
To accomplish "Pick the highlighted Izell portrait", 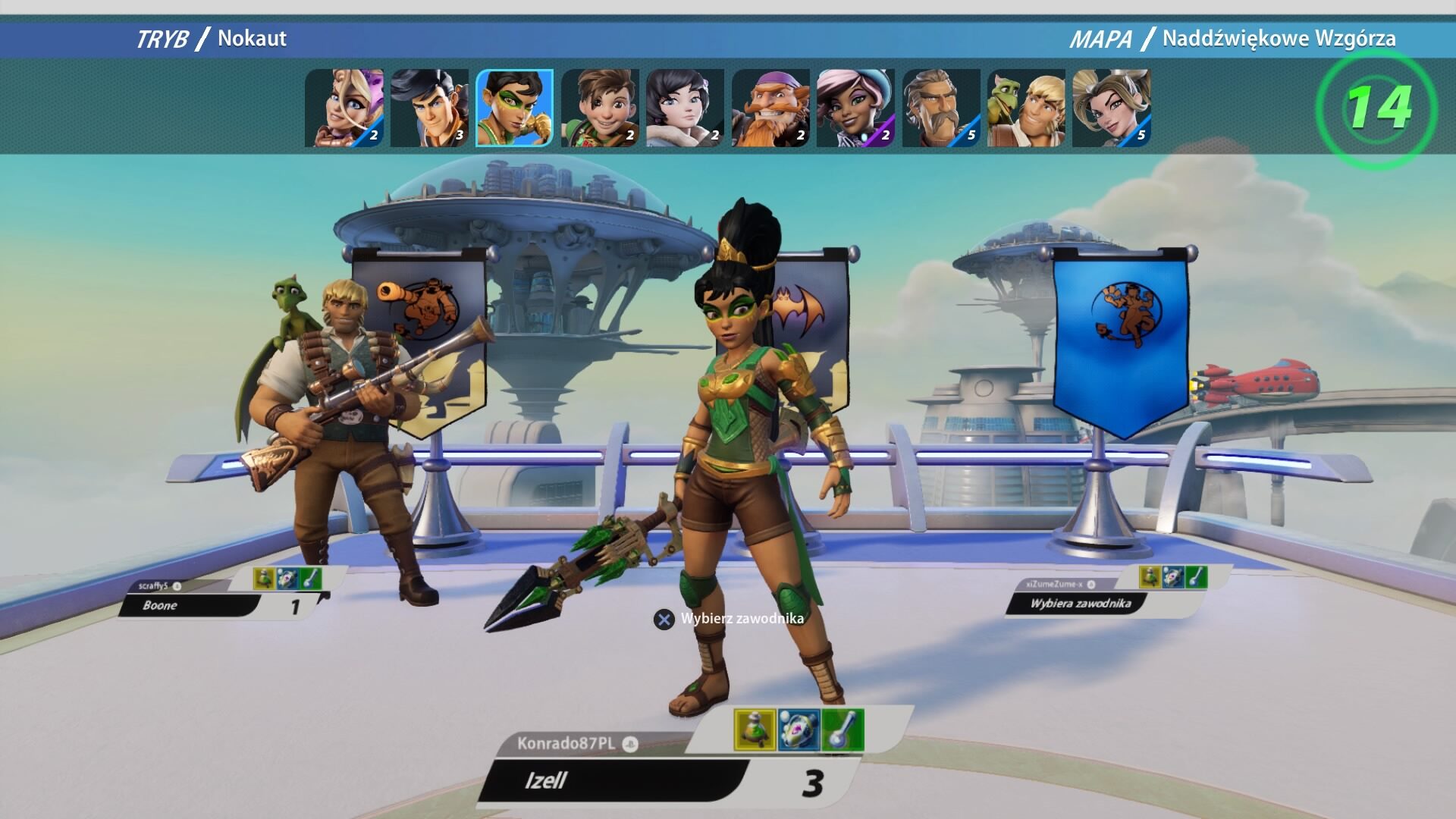I will (514, 108).
